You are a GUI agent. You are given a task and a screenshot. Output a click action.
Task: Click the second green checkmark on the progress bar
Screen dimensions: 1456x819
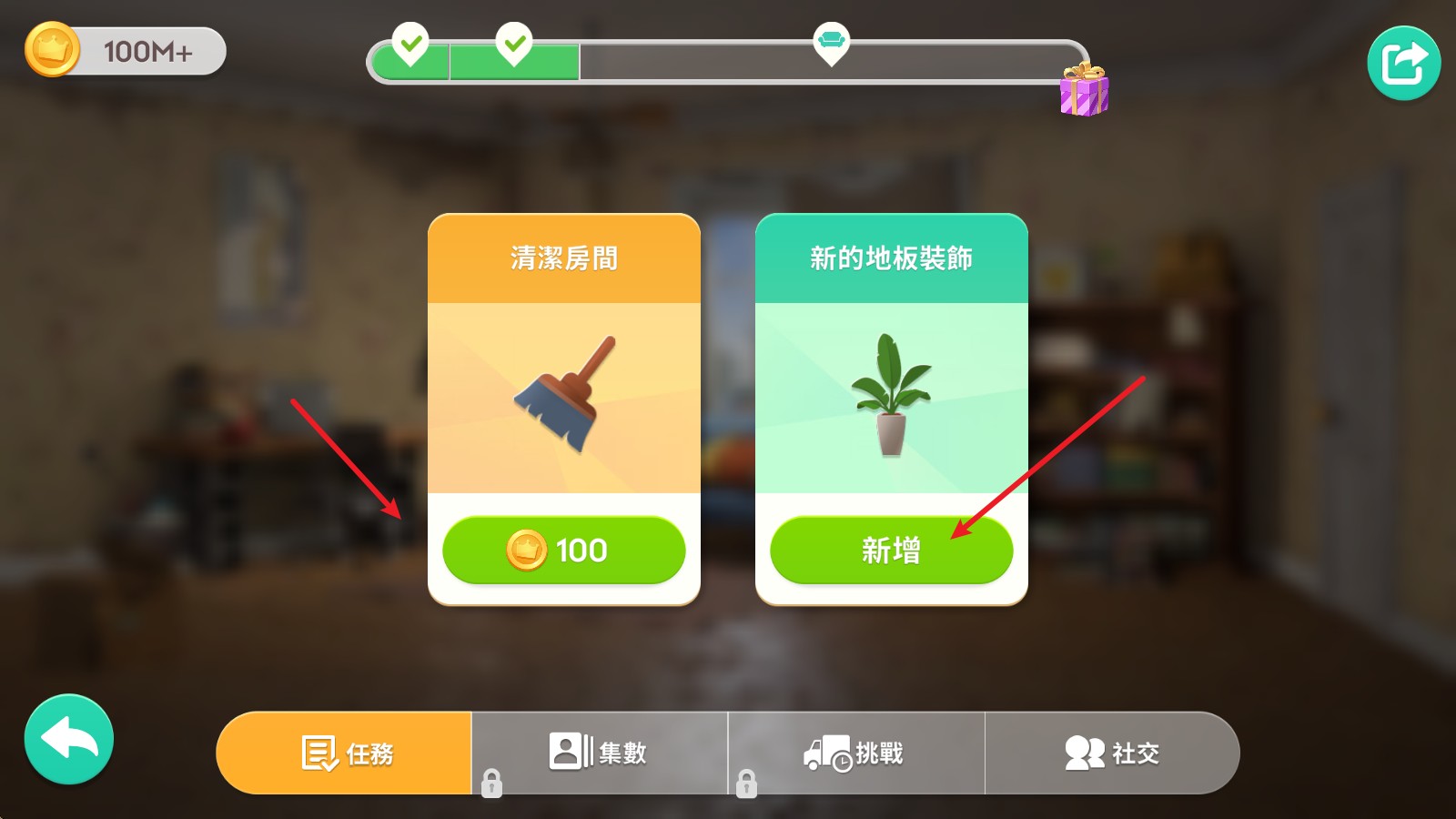[x=514, y=42]
